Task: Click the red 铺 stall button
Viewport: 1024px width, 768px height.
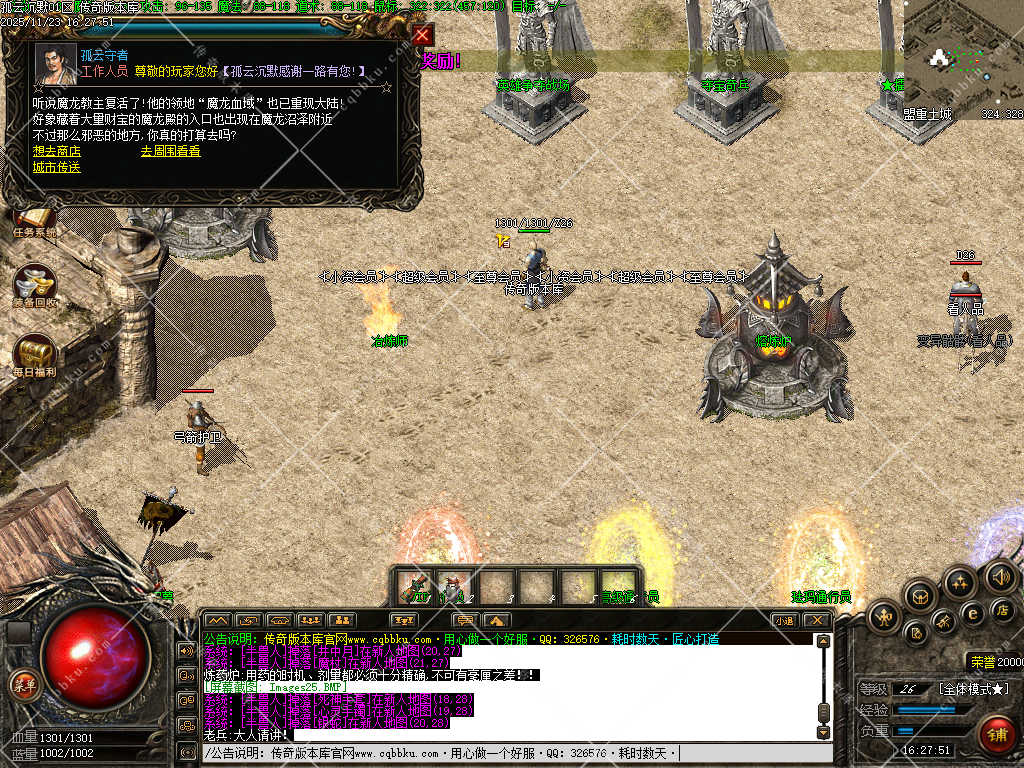Action: [996, 734]
